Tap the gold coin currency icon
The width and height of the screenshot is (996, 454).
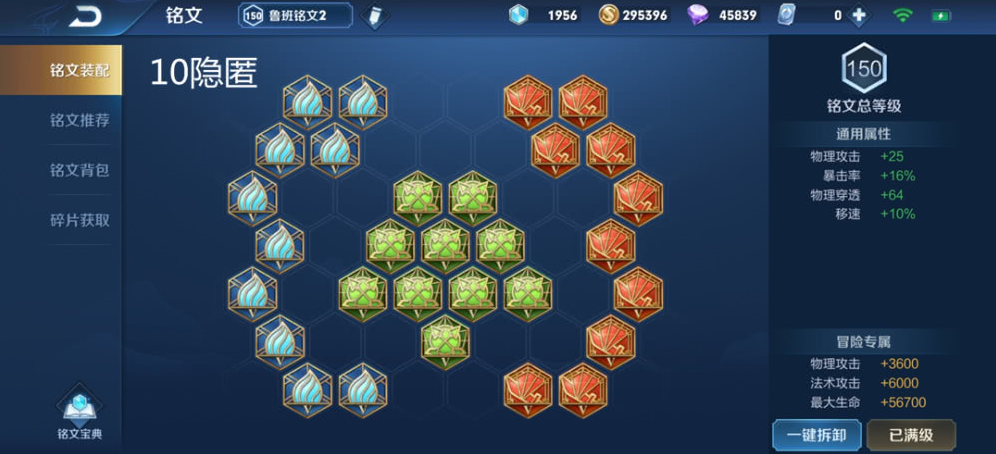pyautogui.click(x=608, y=15)
